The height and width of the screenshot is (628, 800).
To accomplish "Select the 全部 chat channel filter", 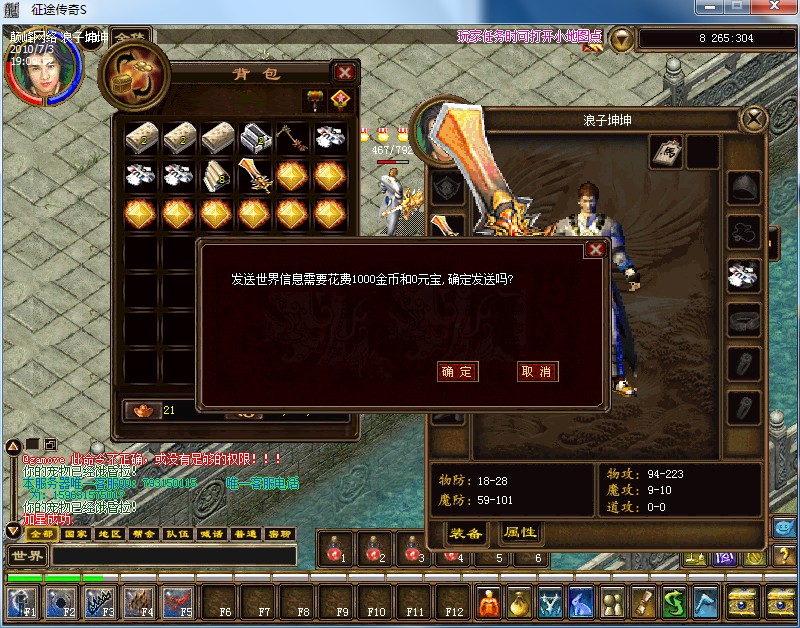I will pyautogui.click(x=41, y=534).
